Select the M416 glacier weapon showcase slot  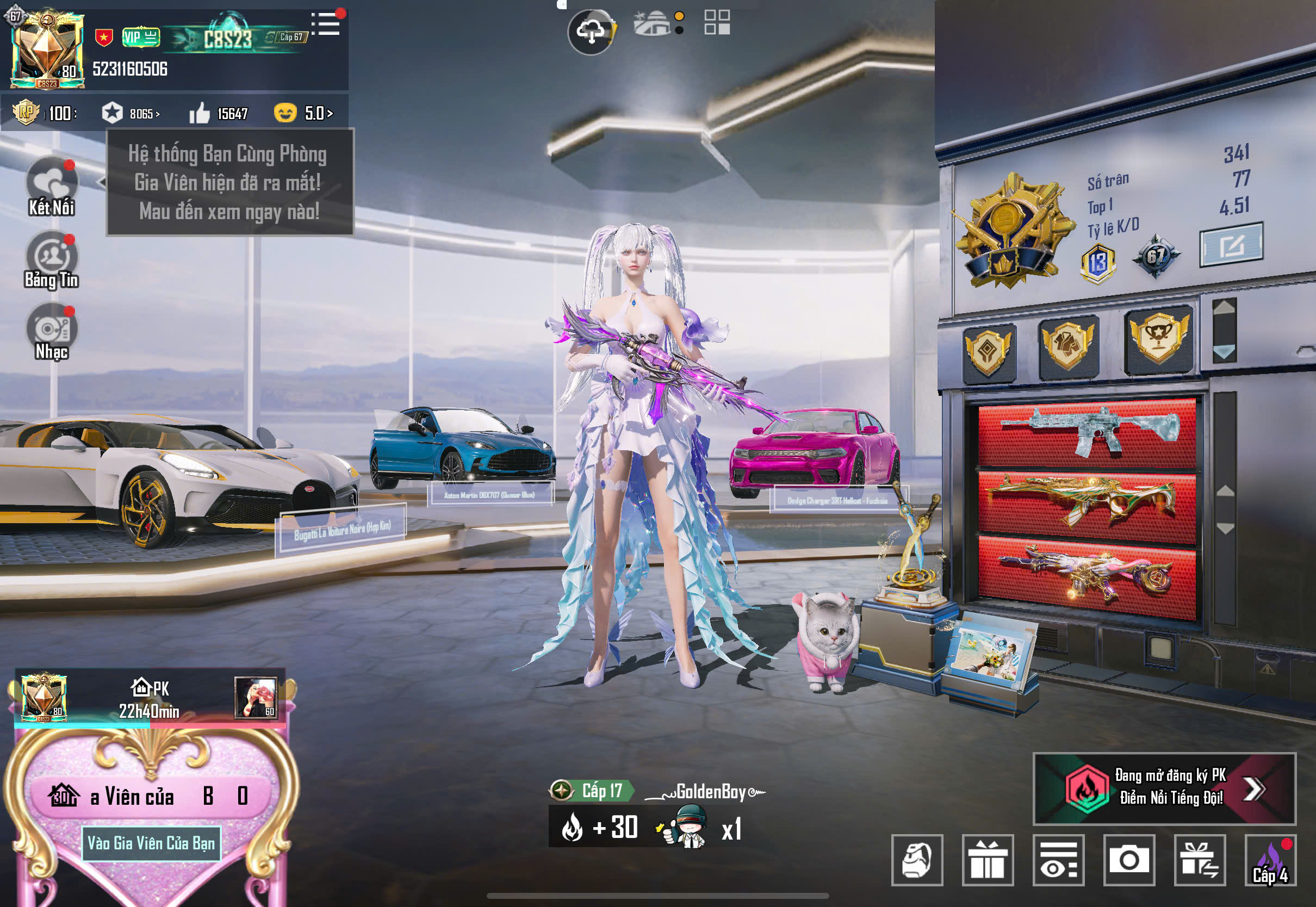point(1087,433)
